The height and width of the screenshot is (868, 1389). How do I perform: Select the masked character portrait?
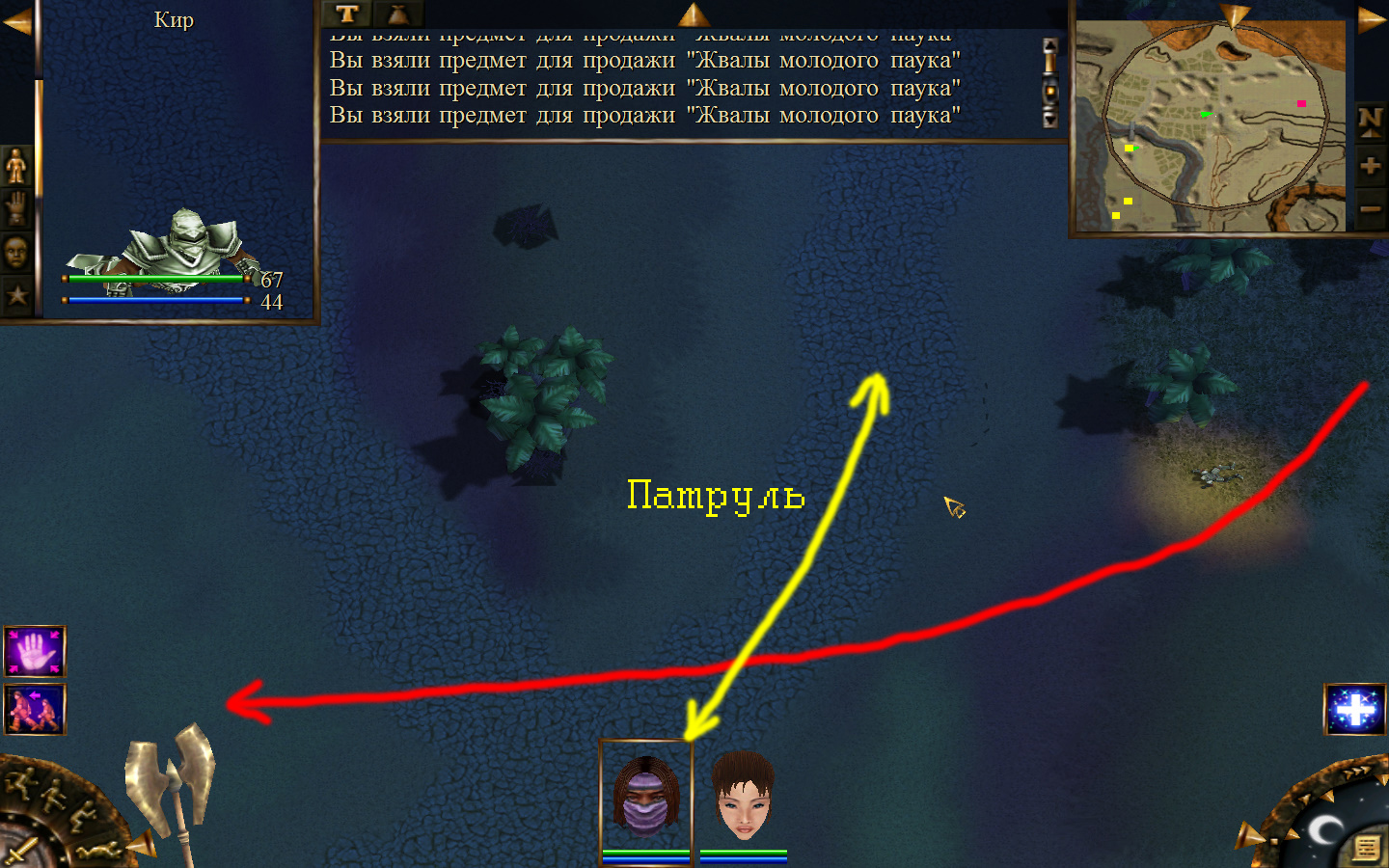(x=645, y=799)
